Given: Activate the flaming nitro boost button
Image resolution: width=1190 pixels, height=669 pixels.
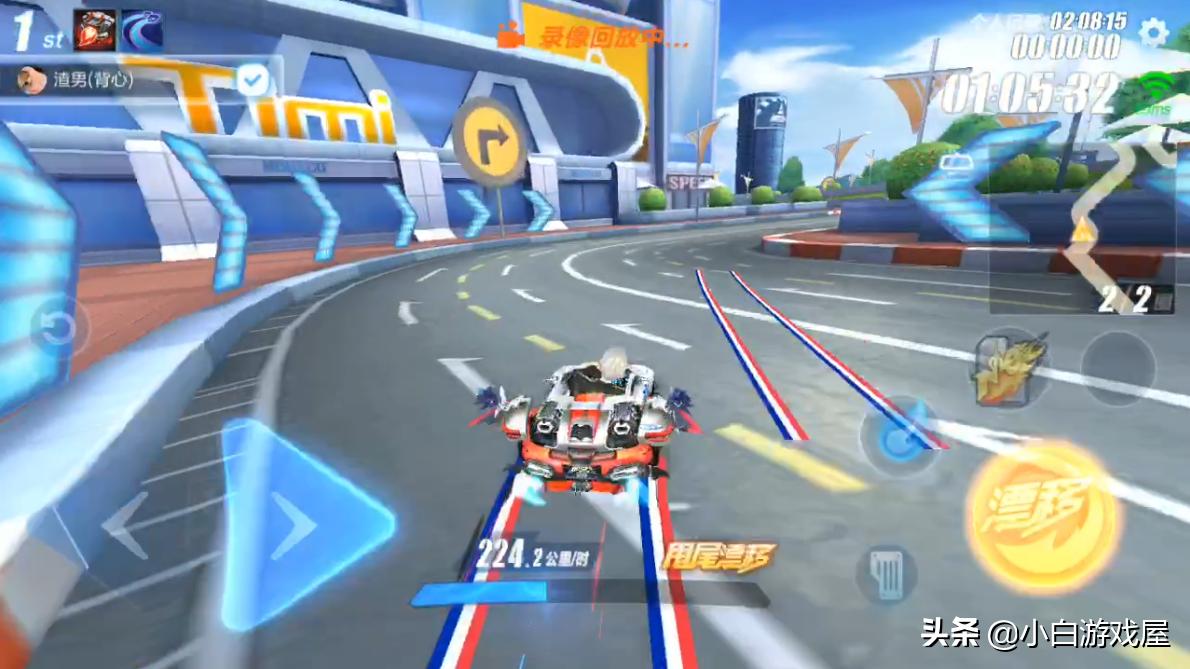Looking at the screenshot, I should 1009,367.
